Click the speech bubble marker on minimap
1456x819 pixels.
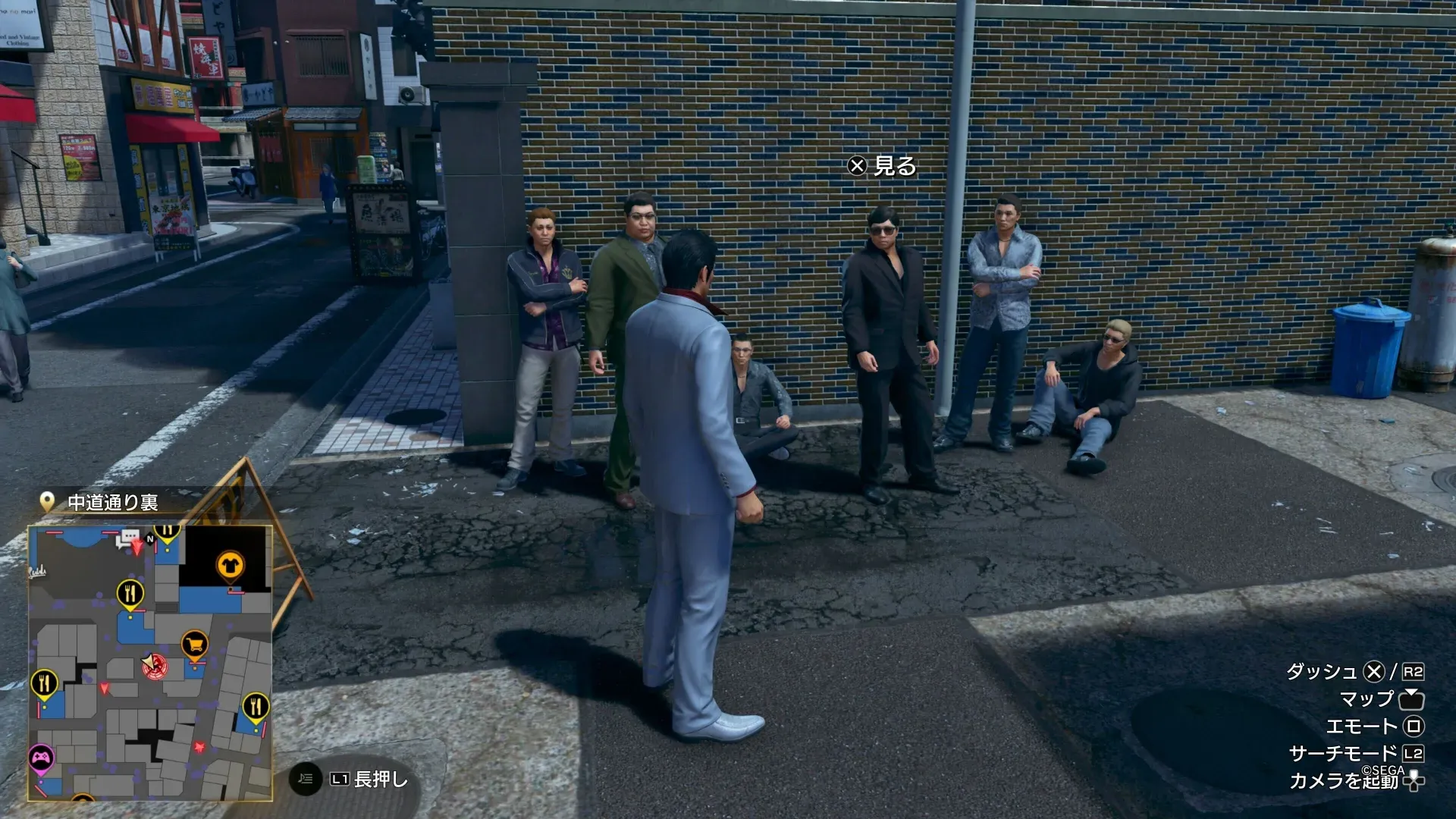point(127,539)
